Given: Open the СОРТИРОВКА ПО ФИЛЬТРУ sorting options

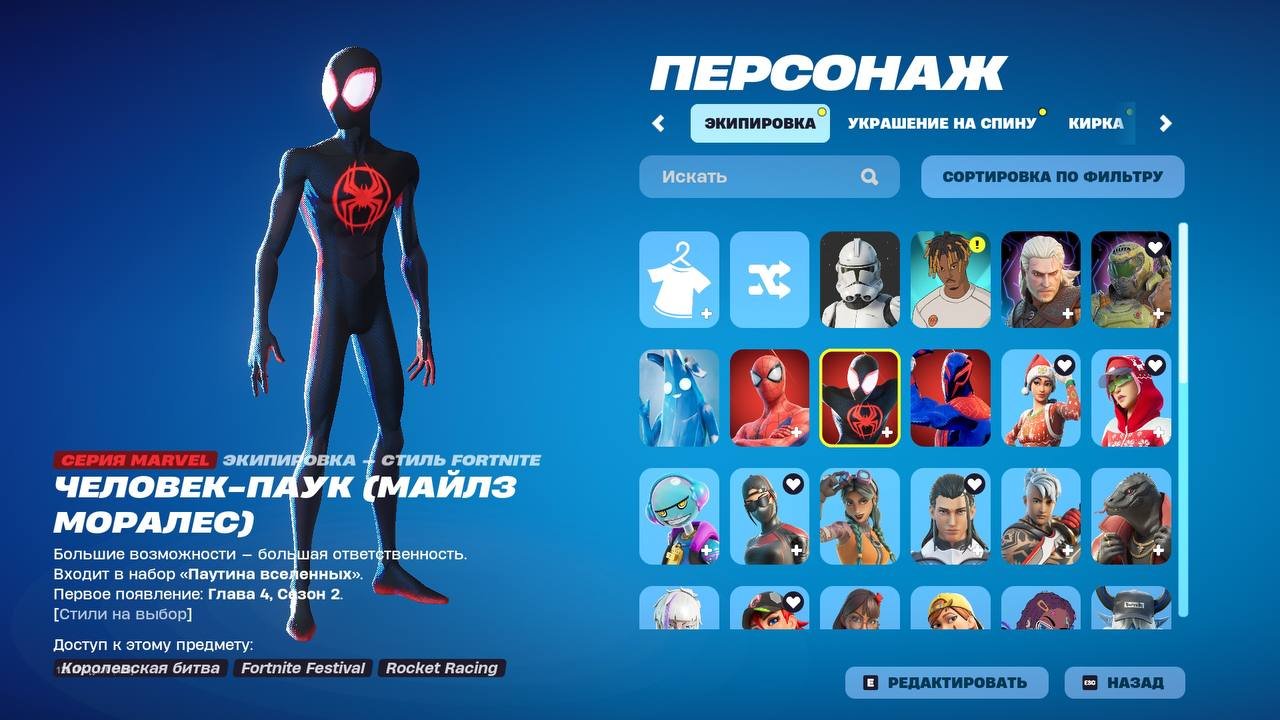Looking at the screenshot, I should point(1052,176).
